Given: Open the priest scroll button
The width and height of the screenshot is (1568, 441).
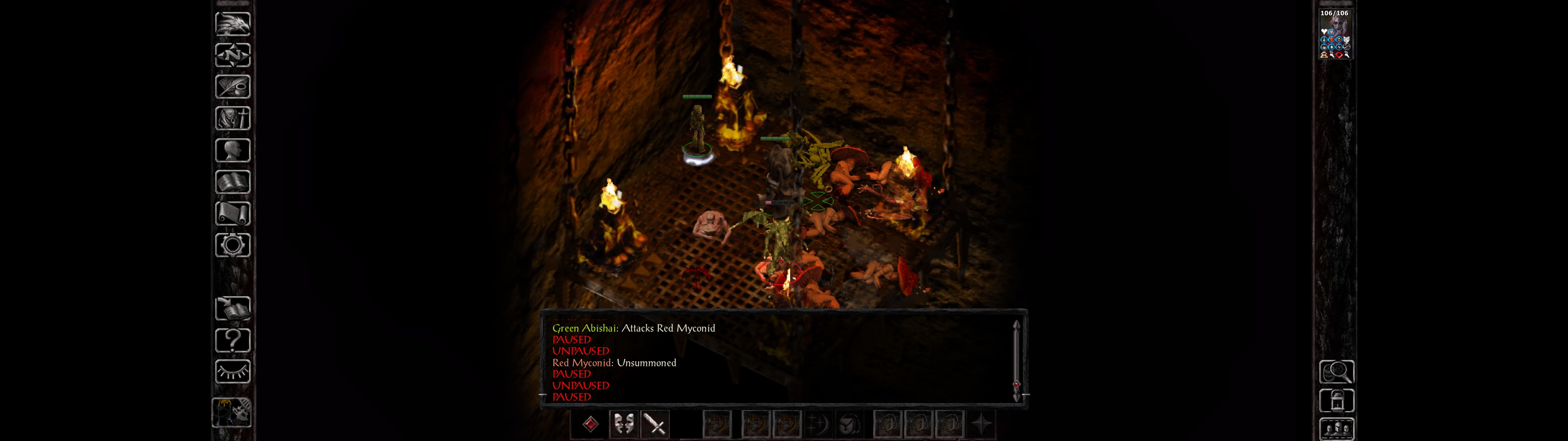Looking at the screenshot, I should point(232,213).
